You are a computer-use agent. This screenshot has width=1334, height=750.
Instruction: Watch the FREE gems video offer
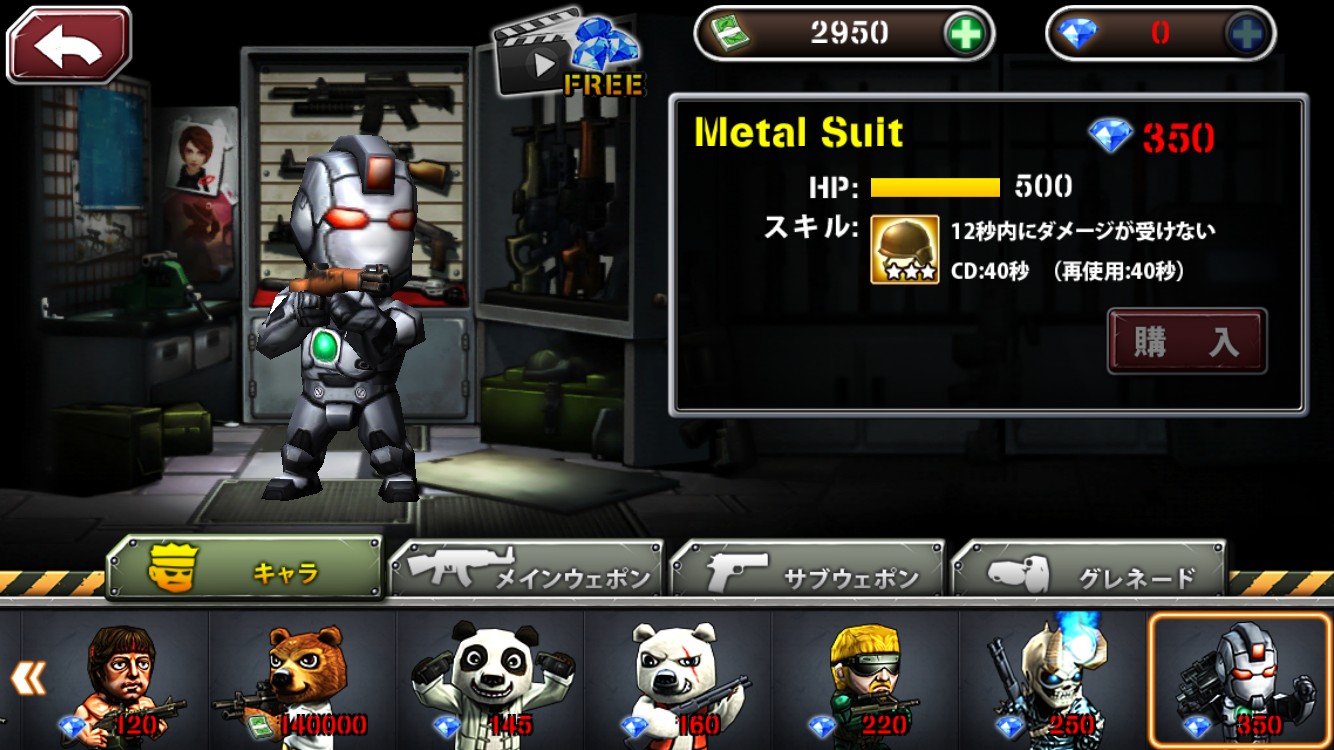566,55
